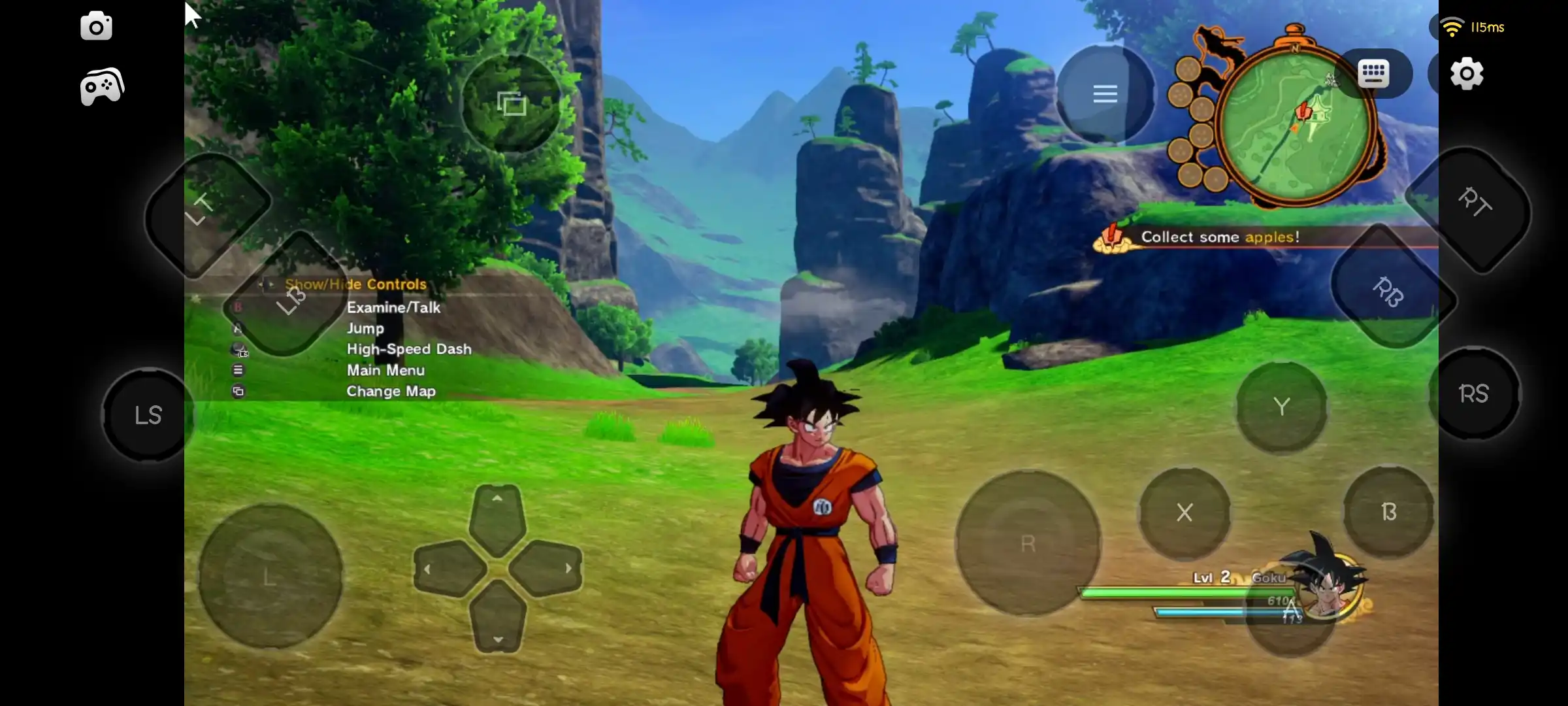Viewport: 1568px width, 706px height.
Task: Open the hamburger menu button
Action: click(x=1105, y=93)
